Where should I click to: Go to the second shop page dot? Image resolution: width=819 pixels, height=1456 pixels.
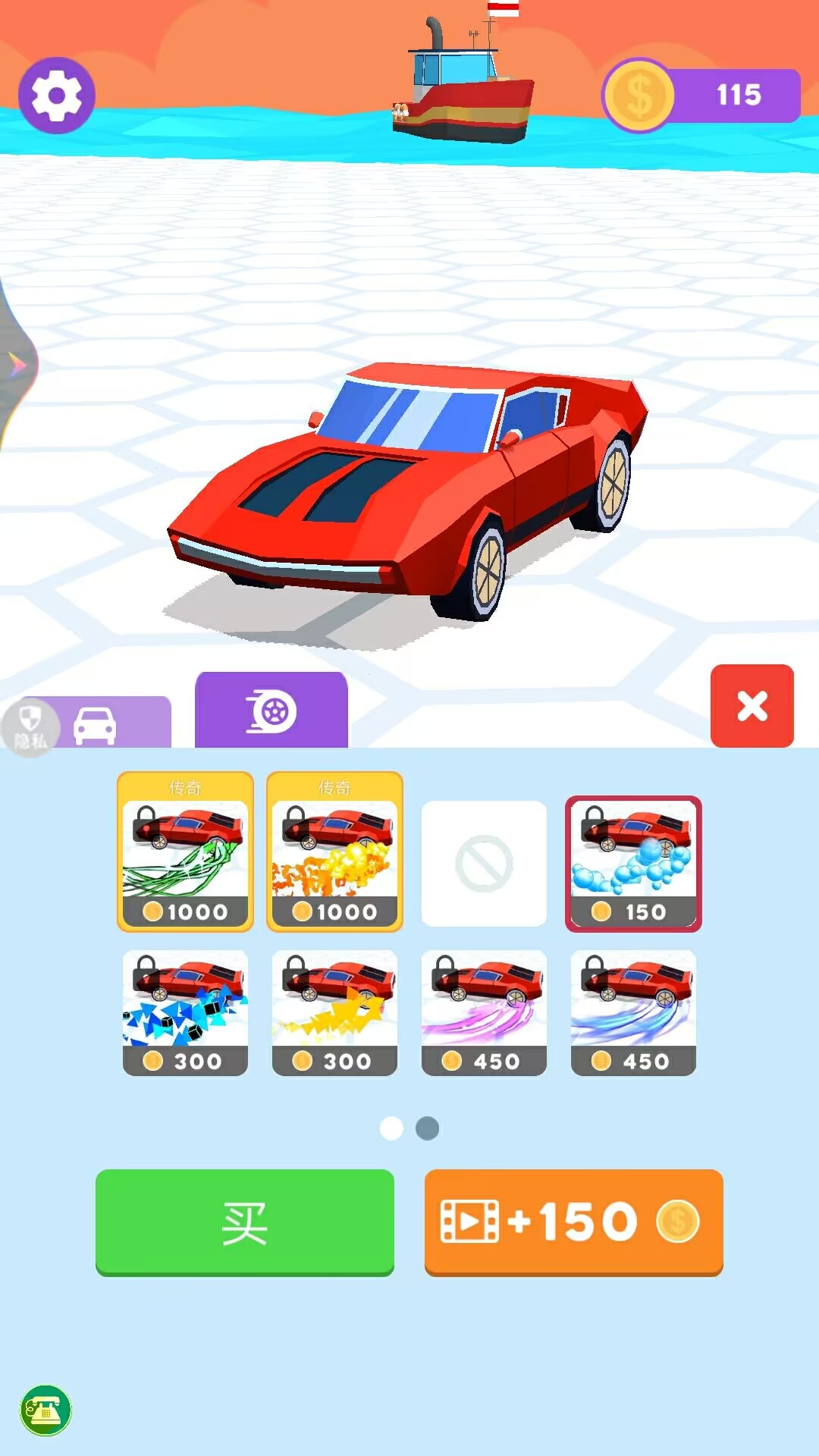click(x=428, y=1128)
